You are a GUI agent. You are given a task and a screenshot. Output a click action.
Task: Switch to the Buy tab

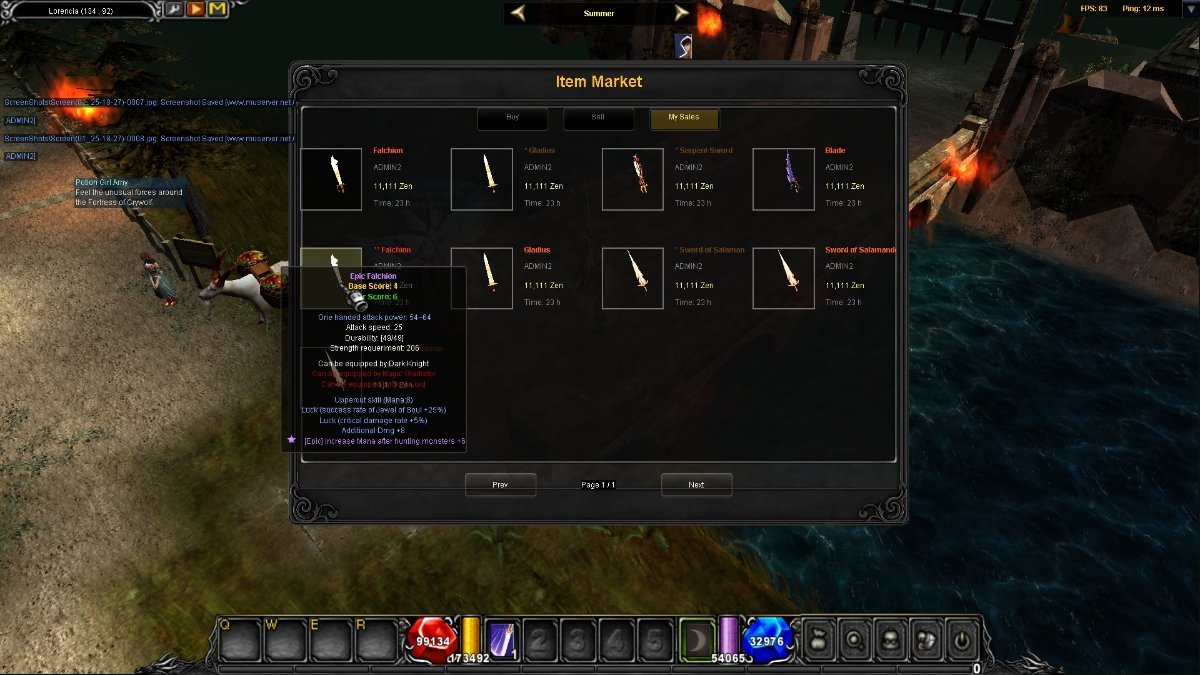pyautogui.click(x=512, y=118)
